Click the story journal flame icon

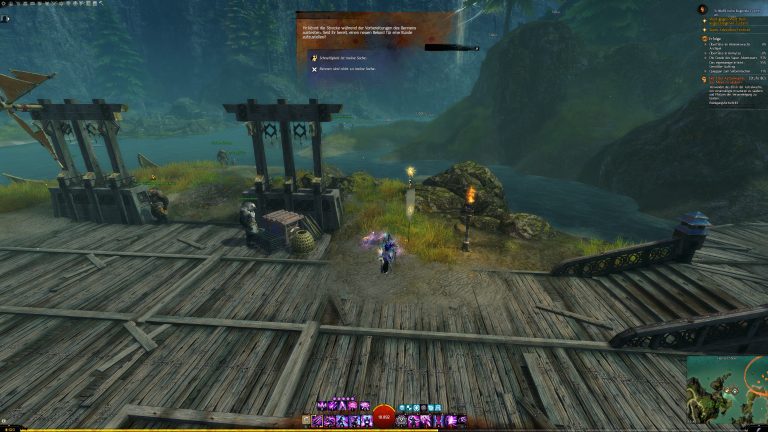[701, 10]
